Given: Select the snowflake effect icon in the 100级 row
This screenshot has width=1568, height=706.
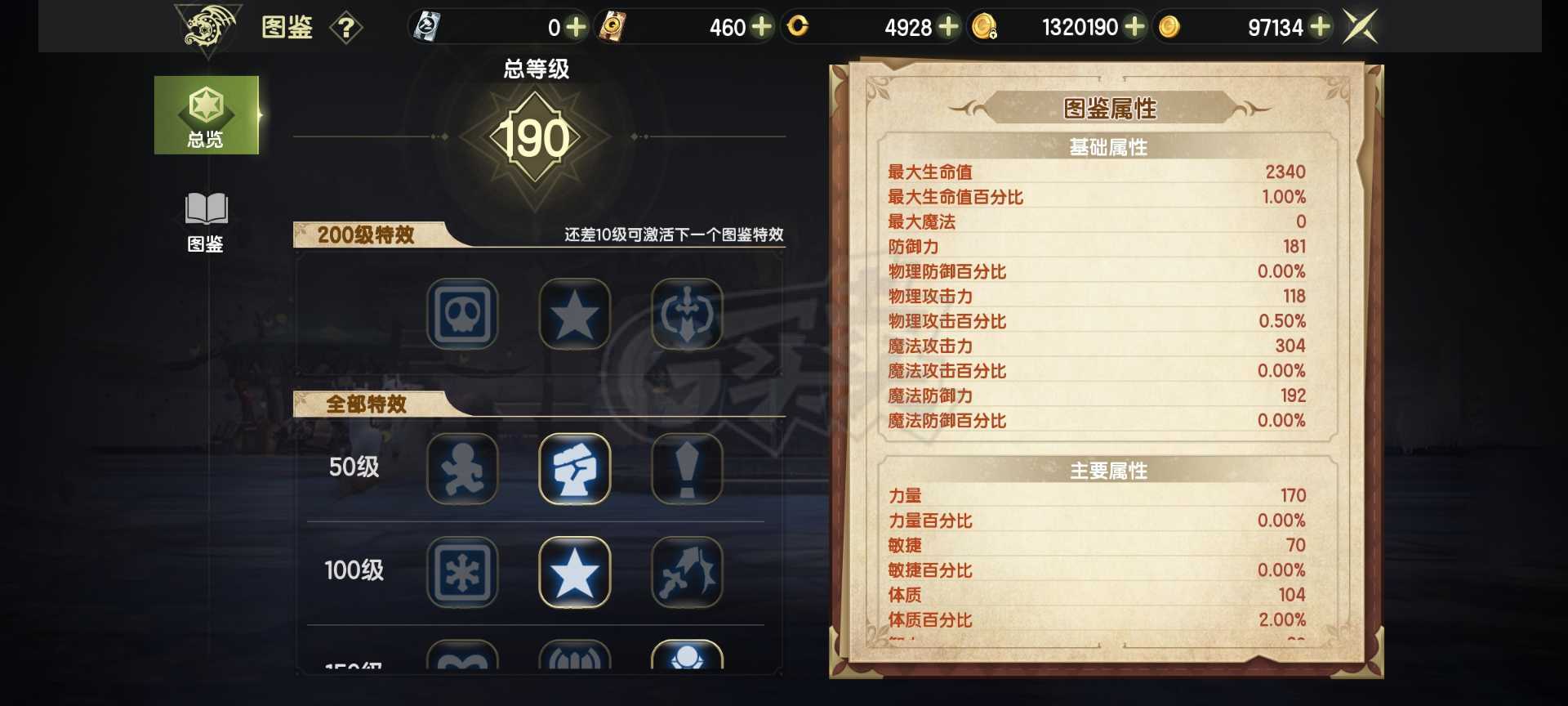Looking at the screenshot, I should tap(462, 572).
